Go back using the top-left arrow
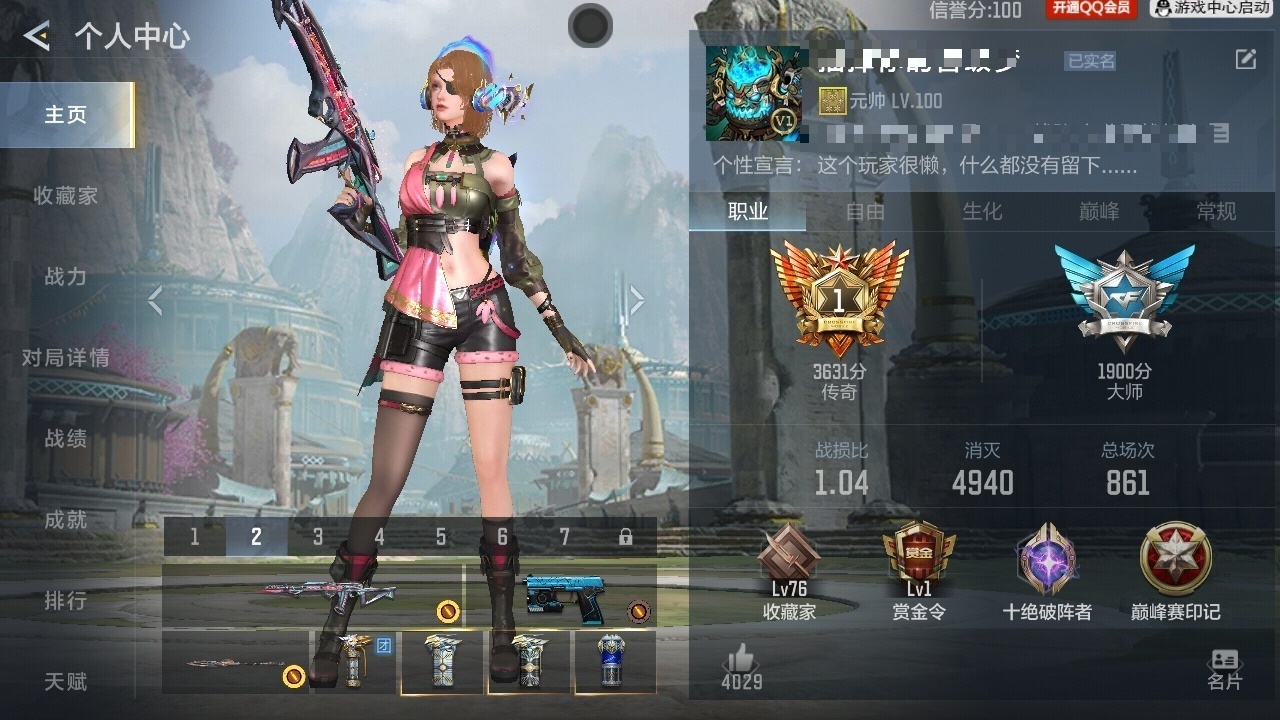The height and width of the screenshot is (720, 1280). coord(37,37)
